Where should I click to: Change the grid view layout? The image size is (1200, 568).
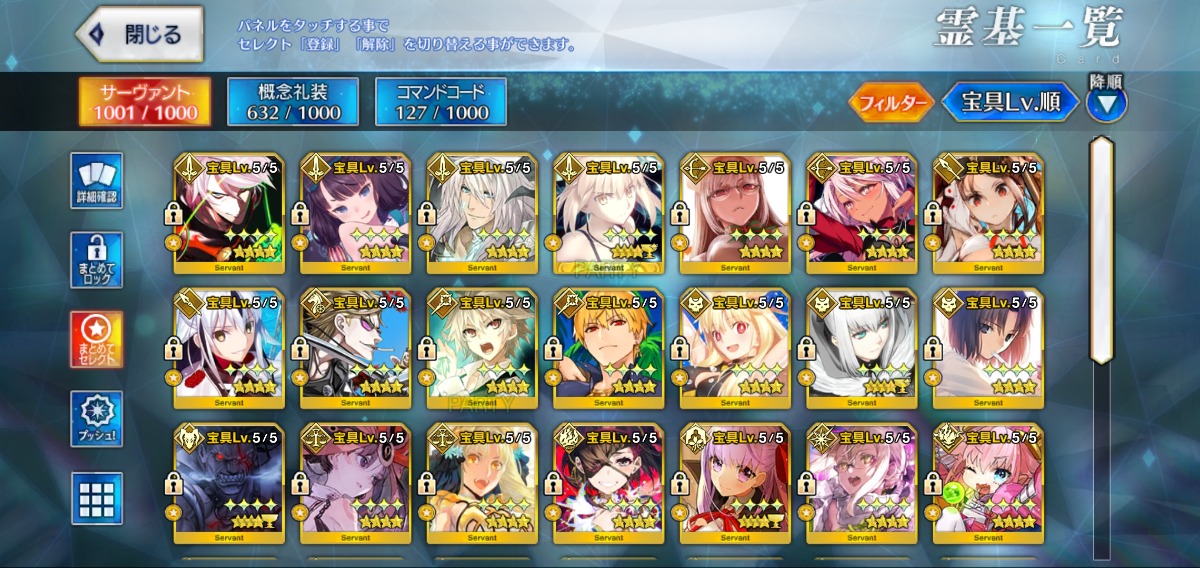click(97, 497)
